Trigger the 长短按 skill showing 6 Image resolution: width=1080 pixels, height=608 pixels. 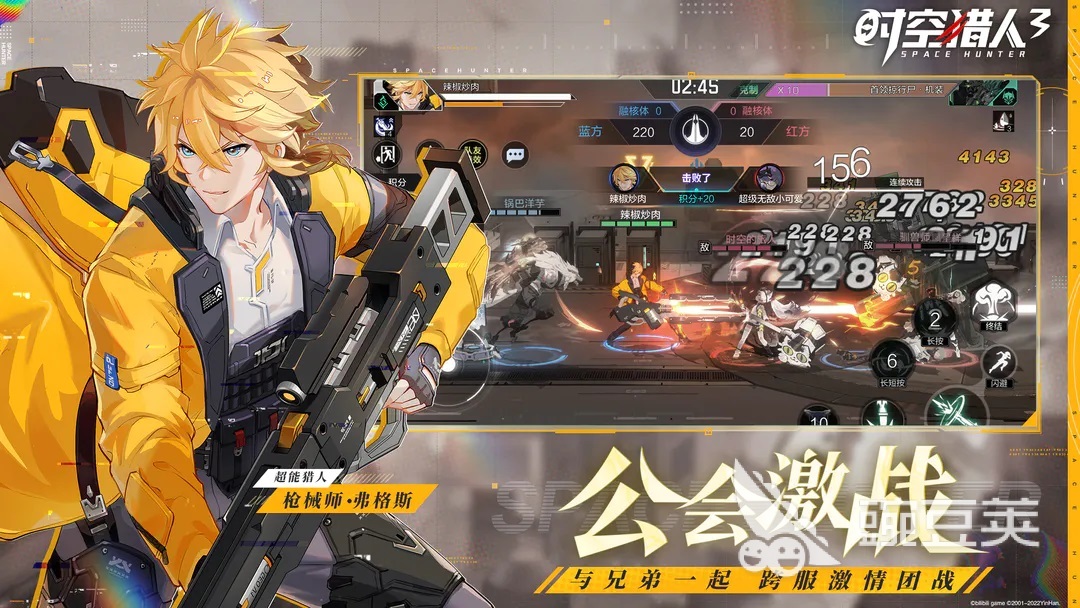[893, 362]
